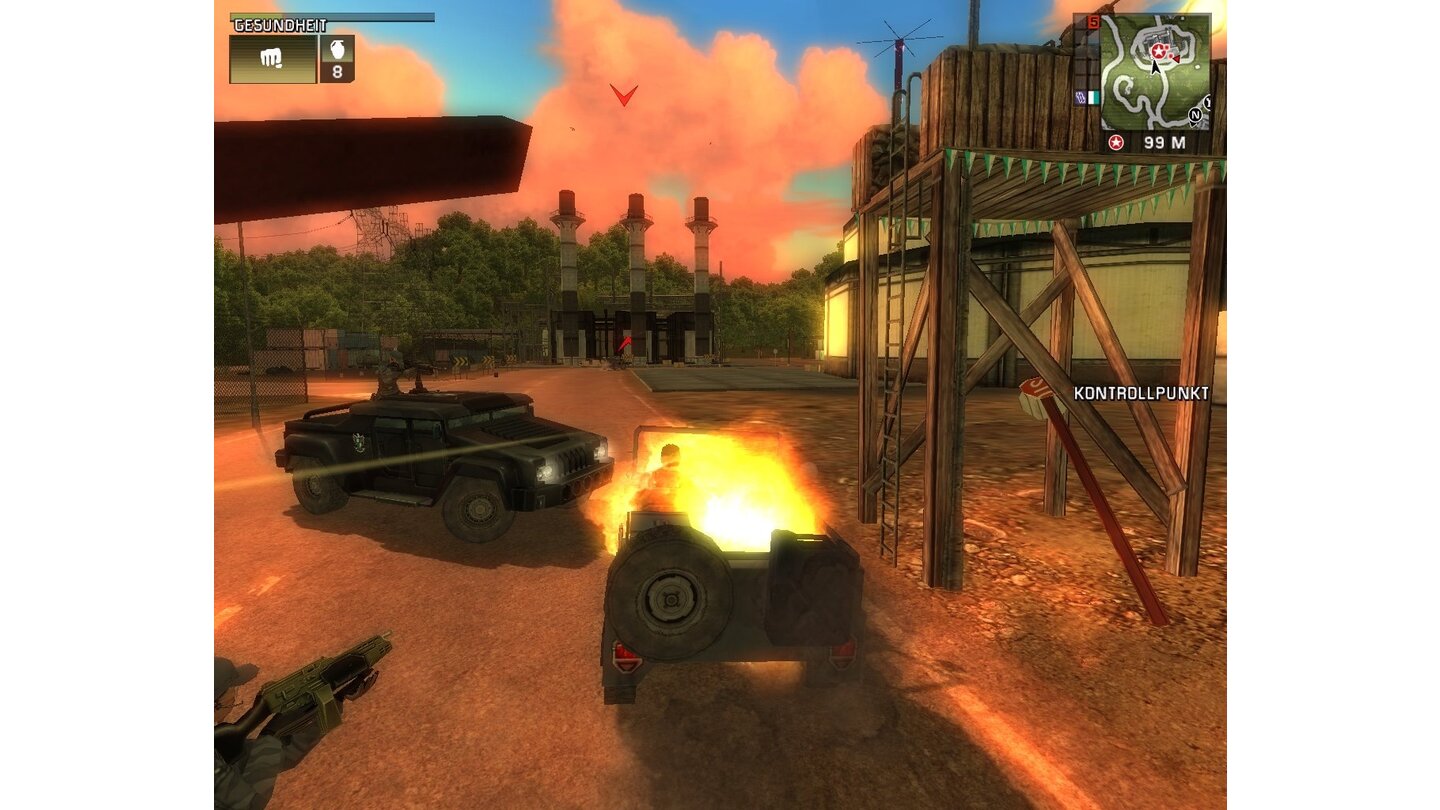Viewport: 1440px width, 810px height.
Task: Select the purple faction badge near the minimap
Action: pyautogui.click(x=1079, y=97)
